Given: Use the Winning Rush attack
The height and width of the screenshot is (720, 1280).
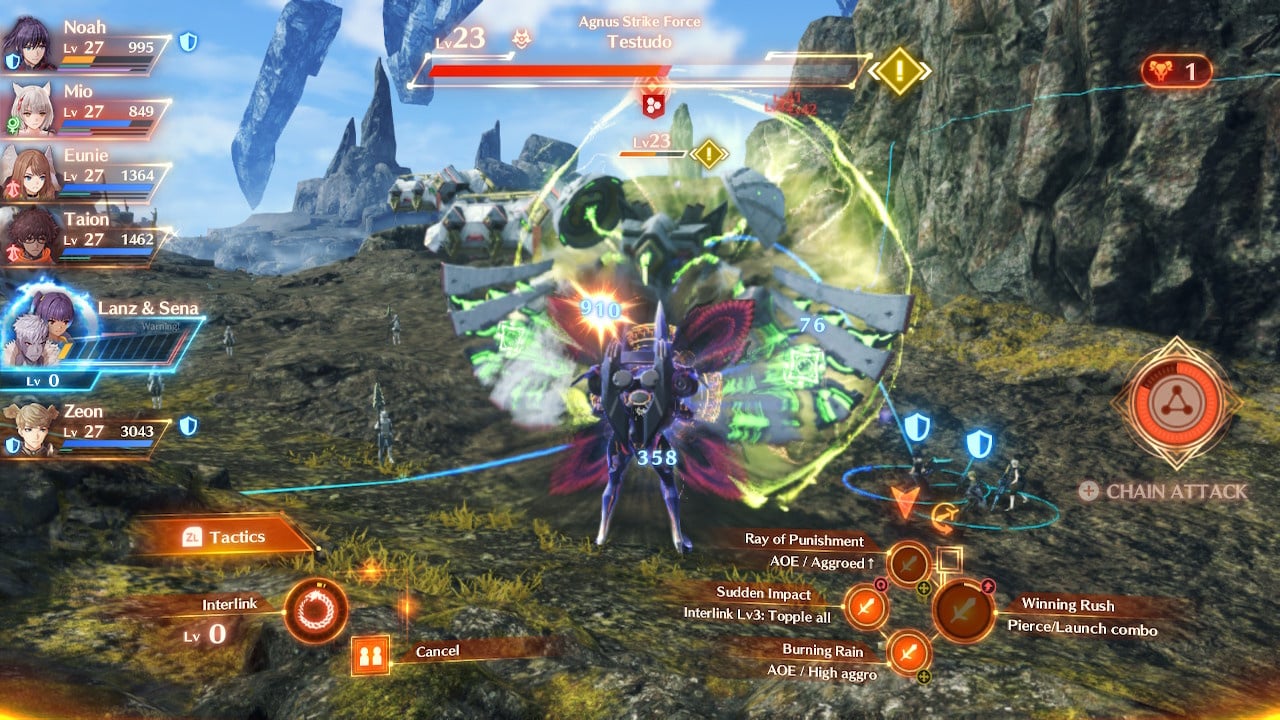Looking at the screenshot, I should [x=964, y=610].
